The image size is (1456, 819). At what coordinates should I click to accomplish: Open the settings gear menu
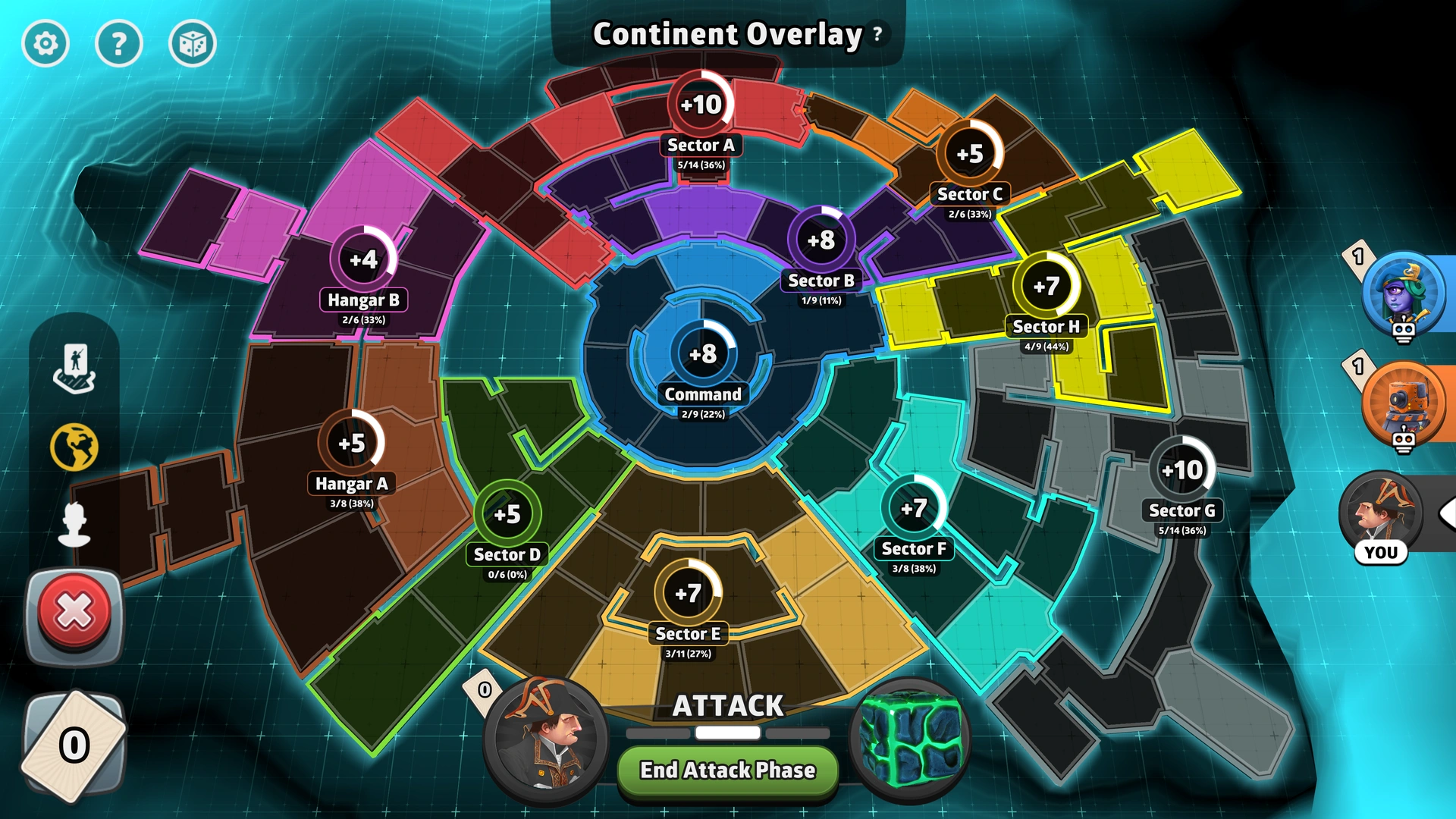click(x=45, y=44)
